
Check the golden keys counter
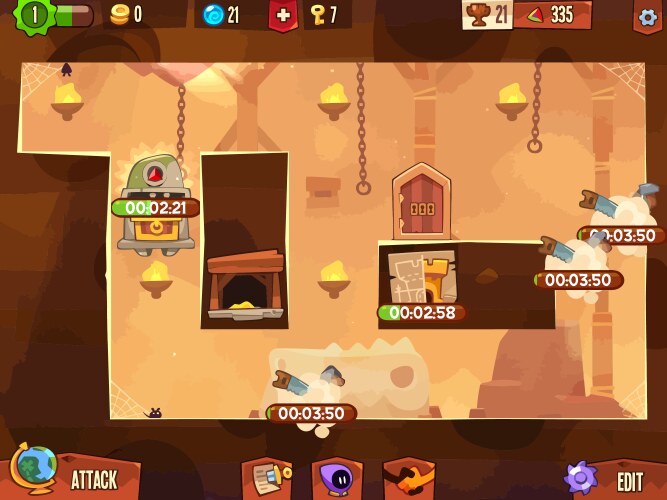324,14
